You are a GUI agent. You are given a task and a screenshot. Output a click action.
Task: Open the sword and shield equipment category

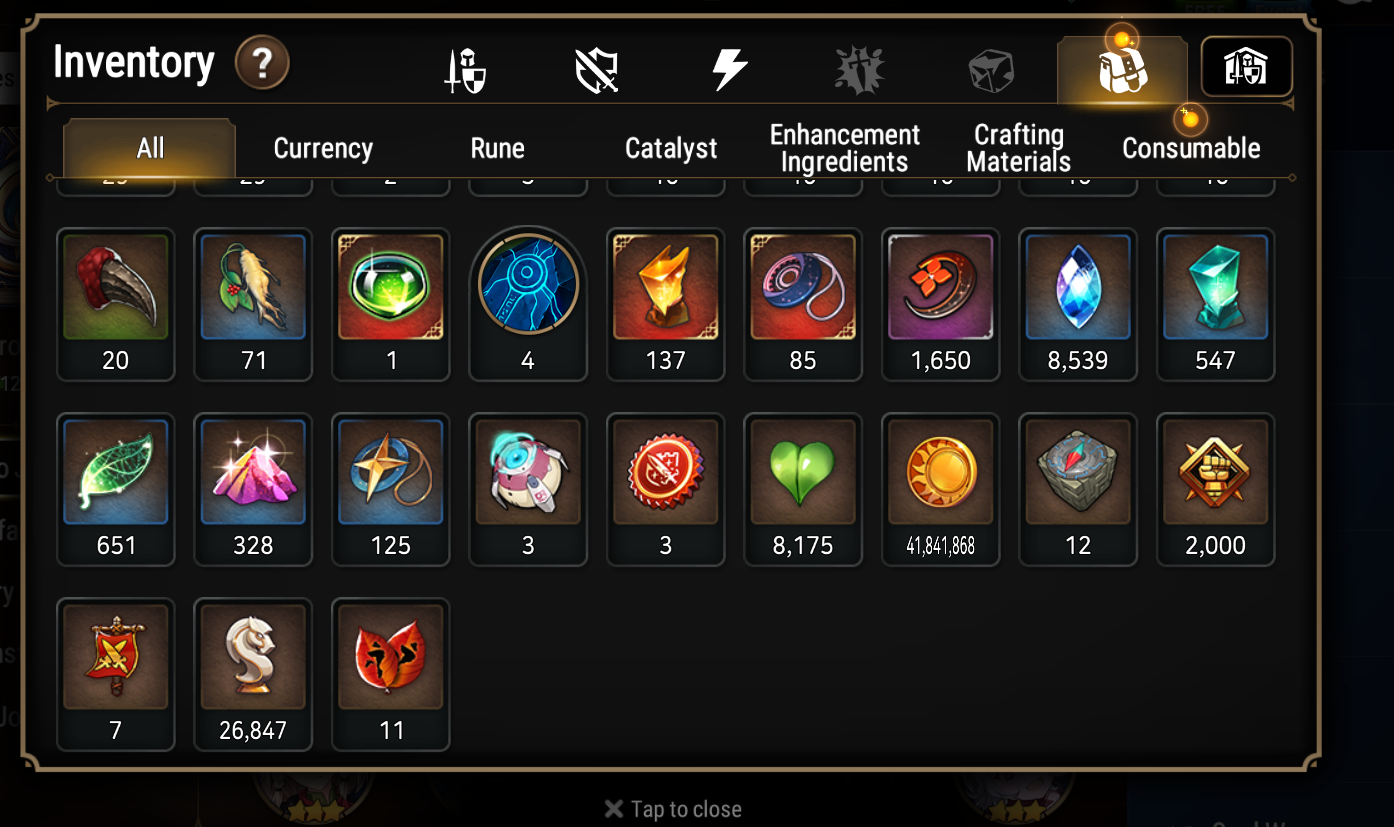click(x=465, y=71)
